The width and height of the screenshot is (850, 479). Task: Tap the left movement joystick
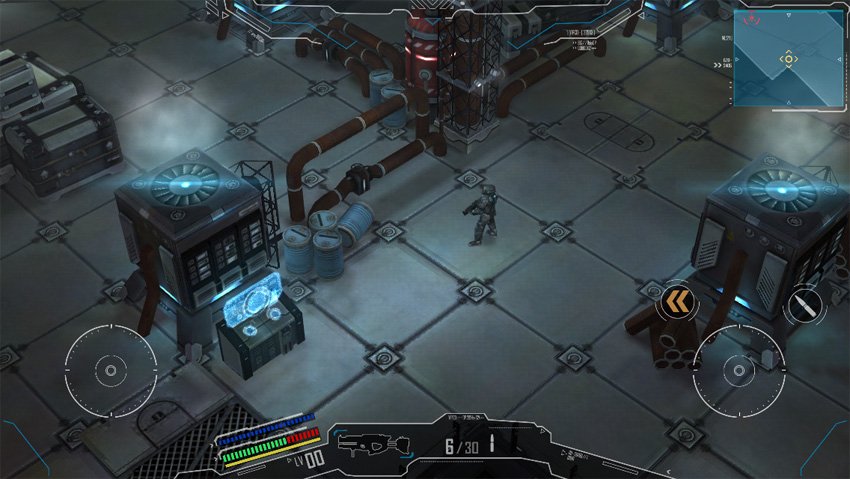pyautogui.click(x=110, y=370)
